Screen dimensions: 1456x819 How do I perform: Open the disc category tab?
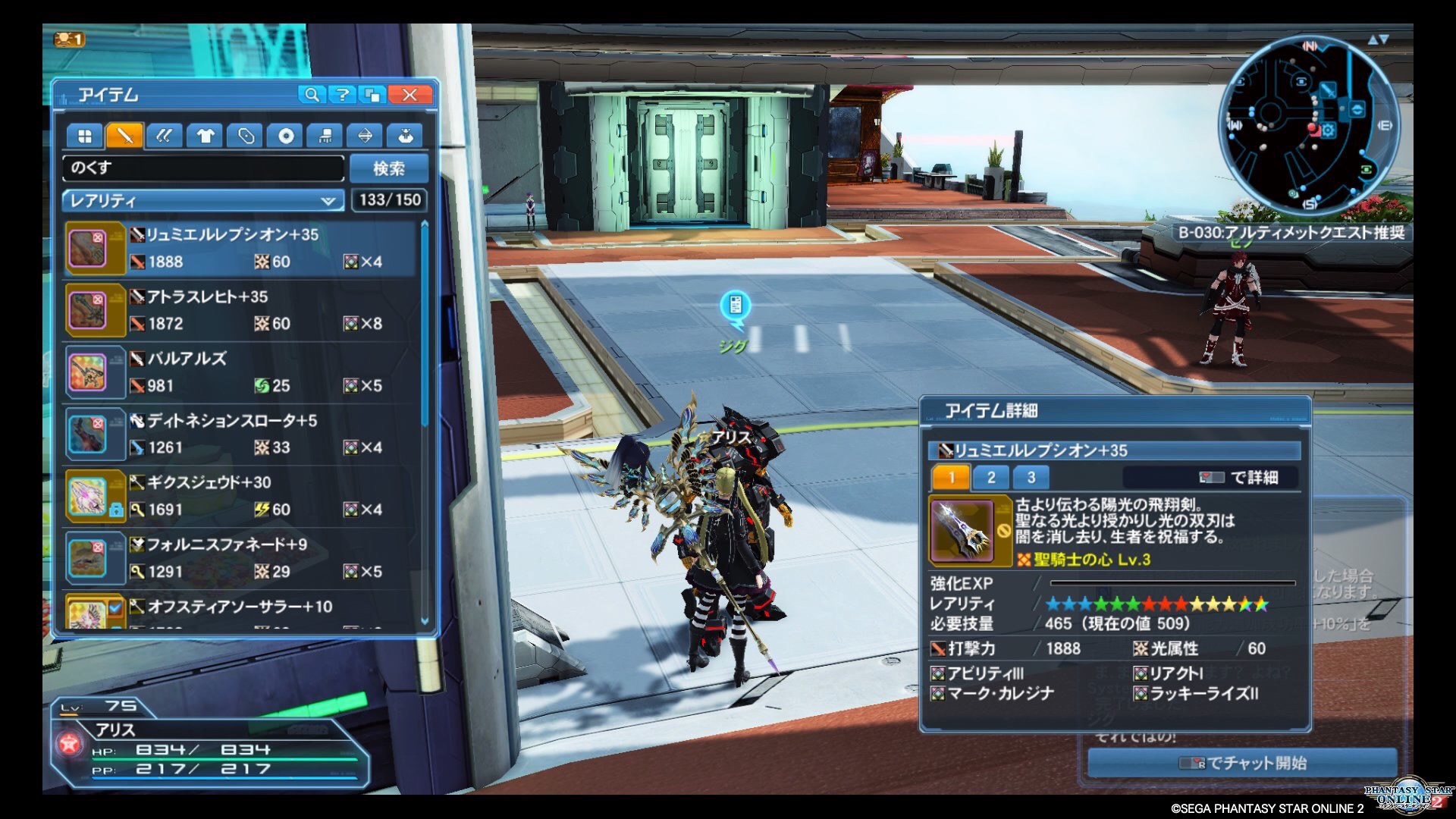pyautogui.click(x=285, y=136)
